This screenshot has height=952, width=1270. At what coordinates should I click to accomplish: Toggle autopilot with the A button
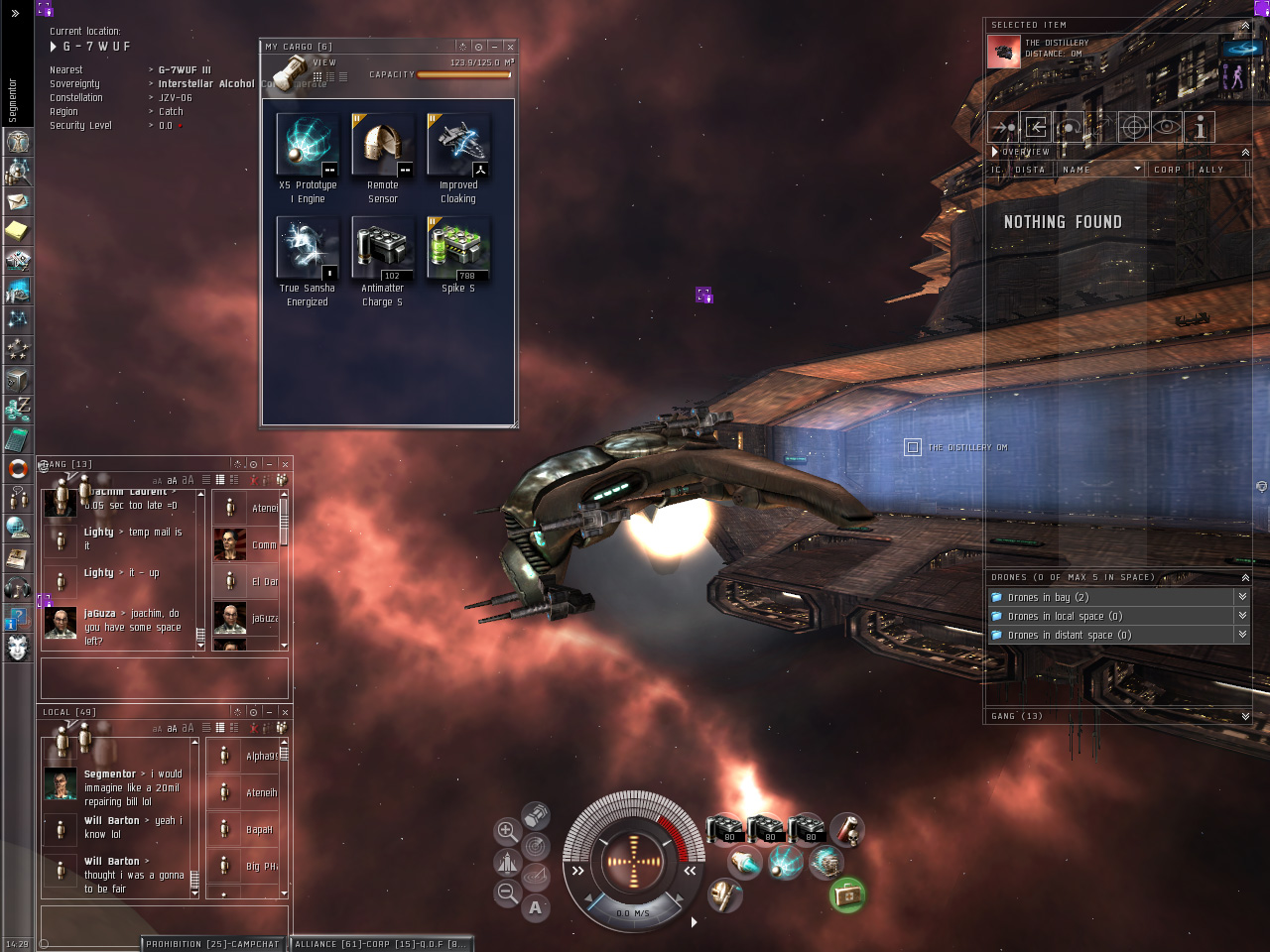pyautogui.click(x=536, y=907)
